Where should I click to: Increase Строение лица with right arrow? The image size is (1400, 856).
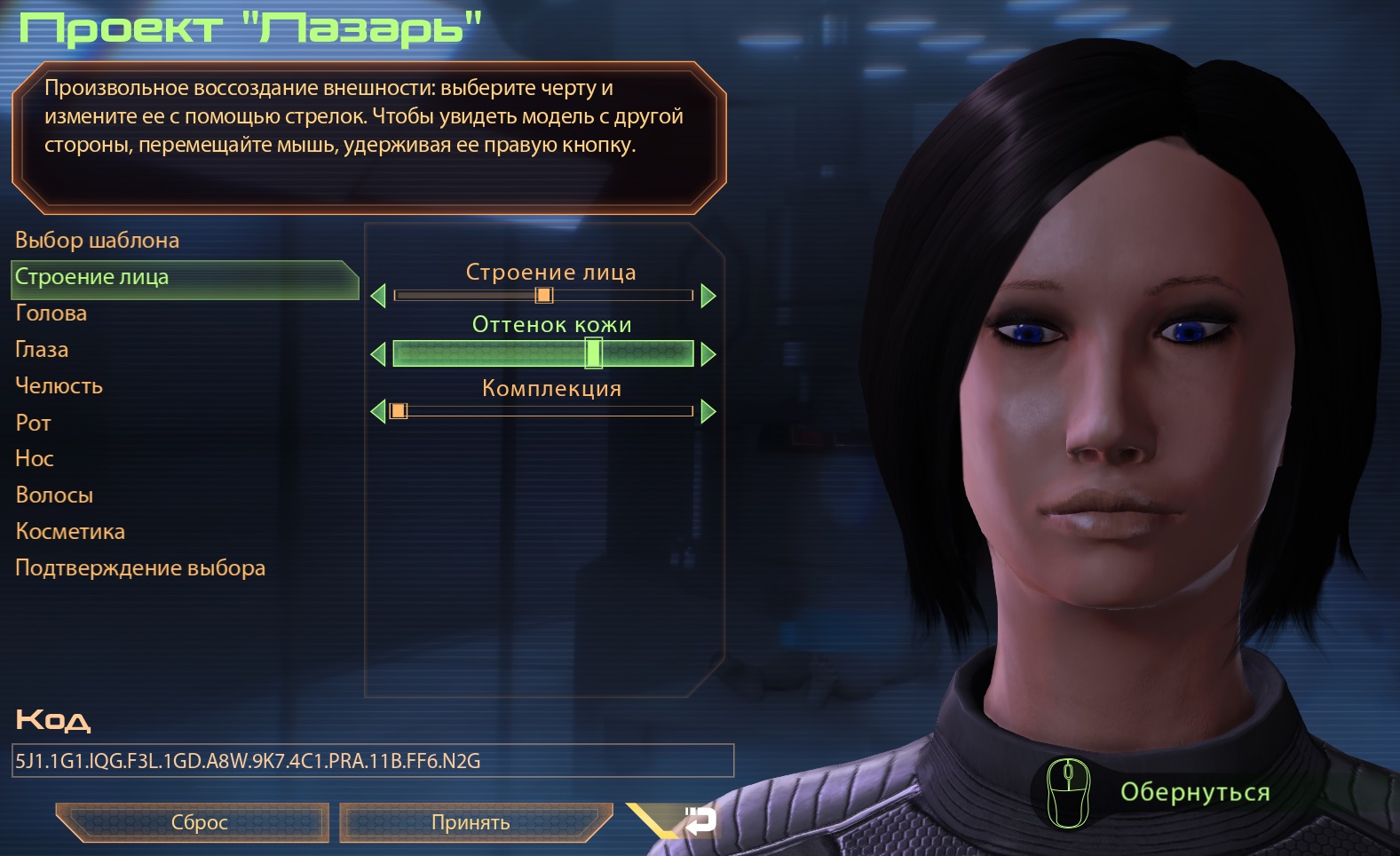(x=708, y=296)
